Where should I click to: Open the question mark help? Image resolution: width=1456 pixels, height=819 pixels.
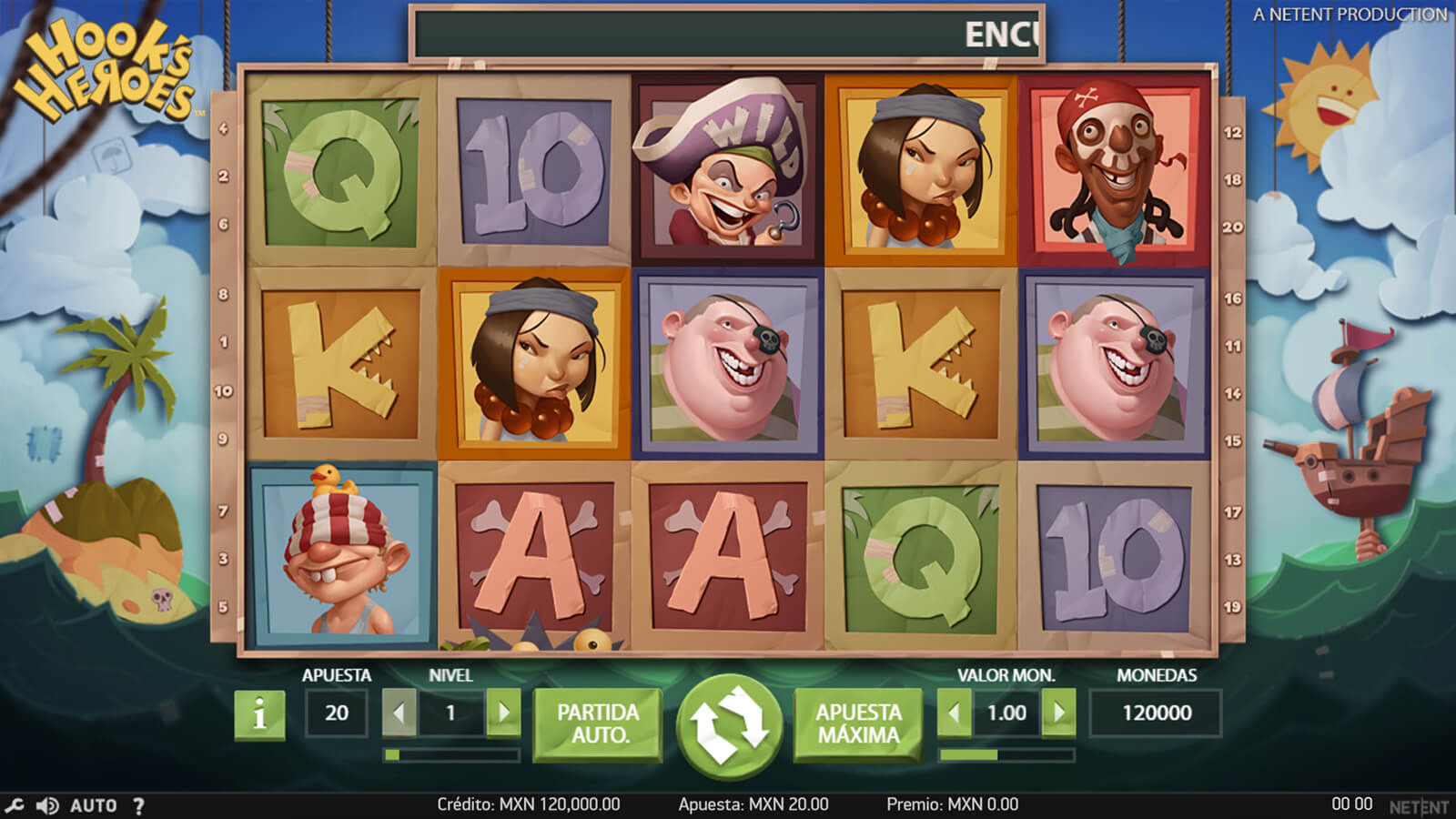(x=138, y=805)
